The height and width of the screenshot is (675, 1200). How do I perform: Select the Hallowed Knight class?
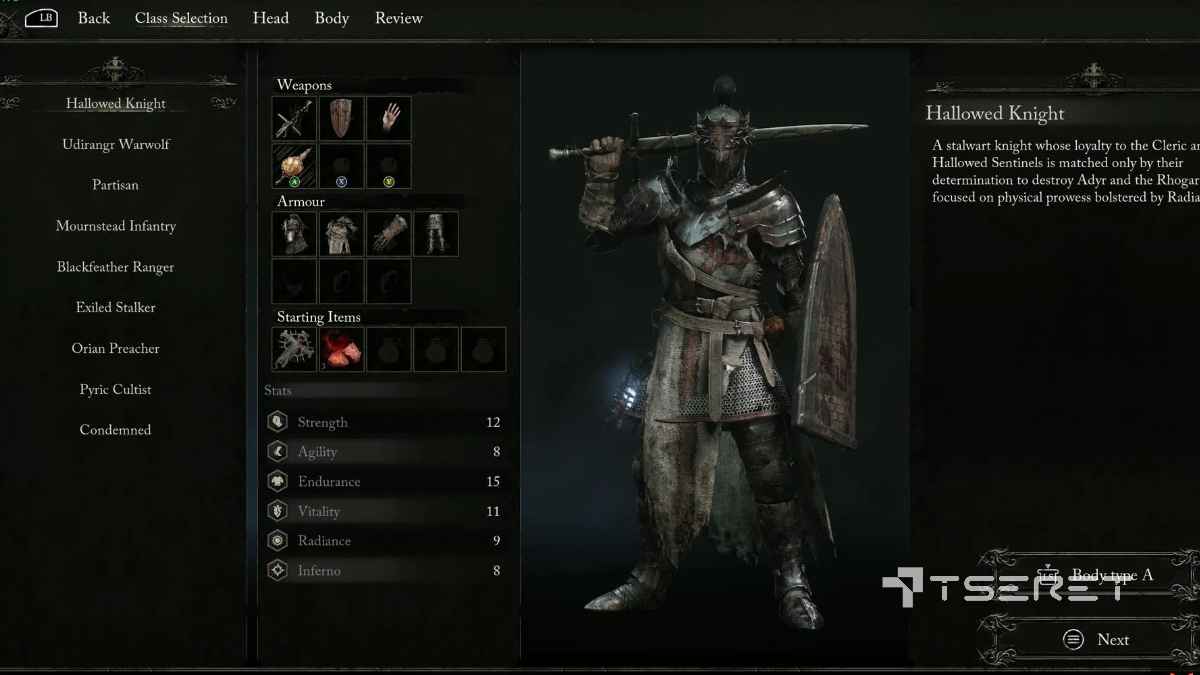tap(116, 104)
